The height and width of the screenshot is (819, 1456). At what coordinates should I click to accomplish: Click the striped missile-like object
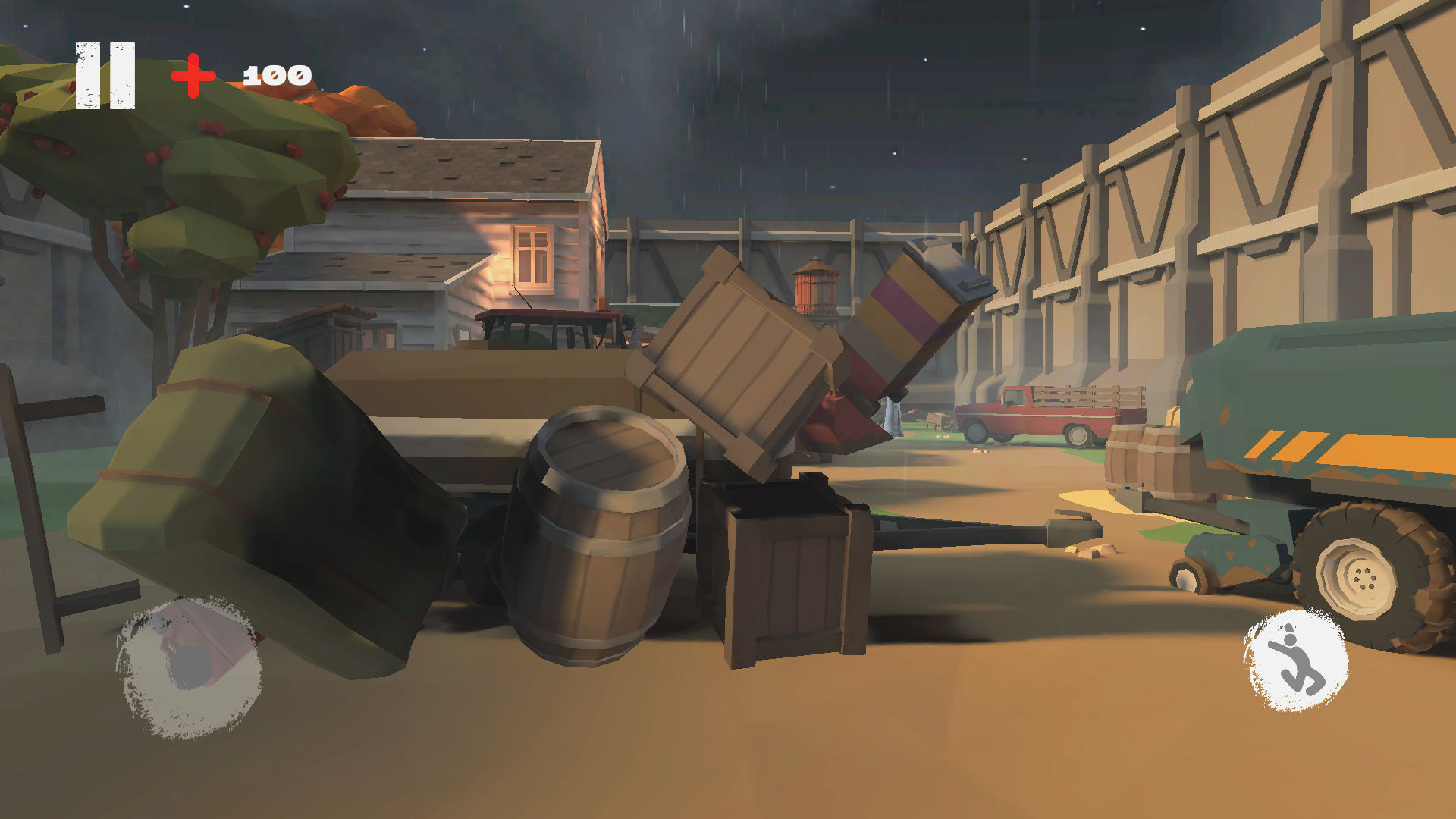click(910, 318)
